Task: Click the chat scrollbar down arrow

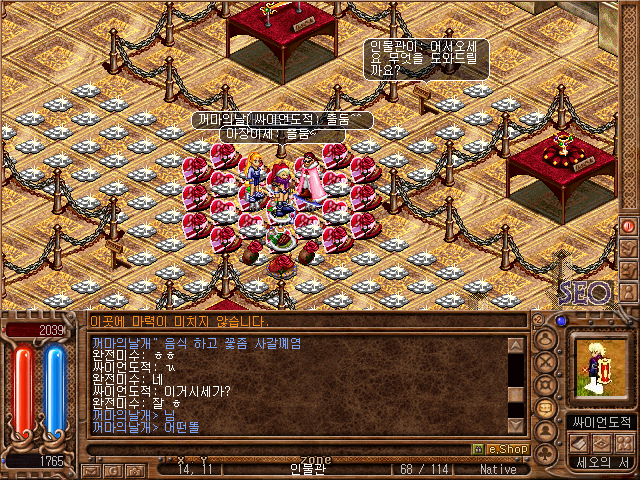Action: (x=516, y=423)
